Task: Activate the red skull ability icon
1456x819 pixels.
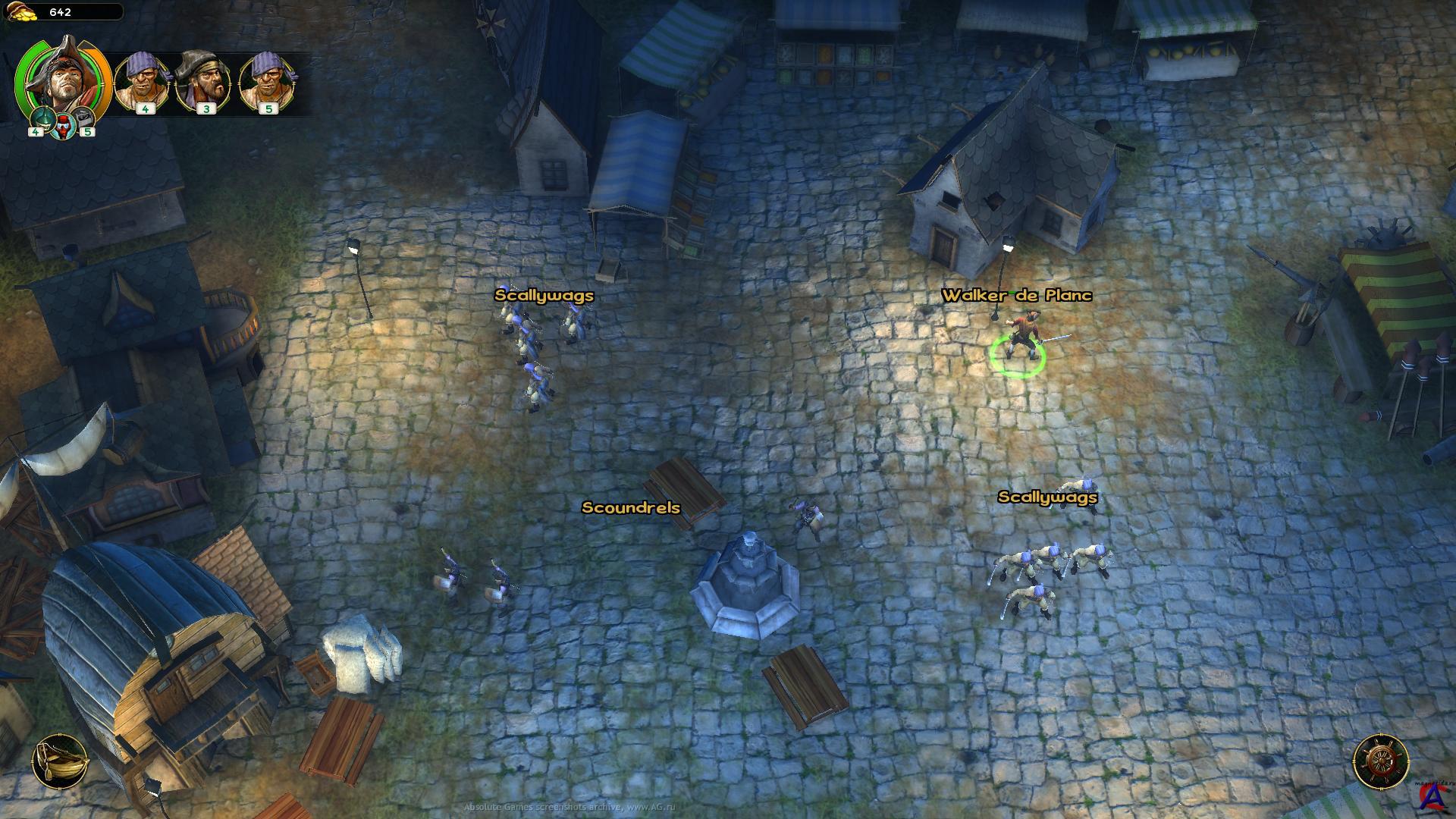Action: (x=62, y=127)
